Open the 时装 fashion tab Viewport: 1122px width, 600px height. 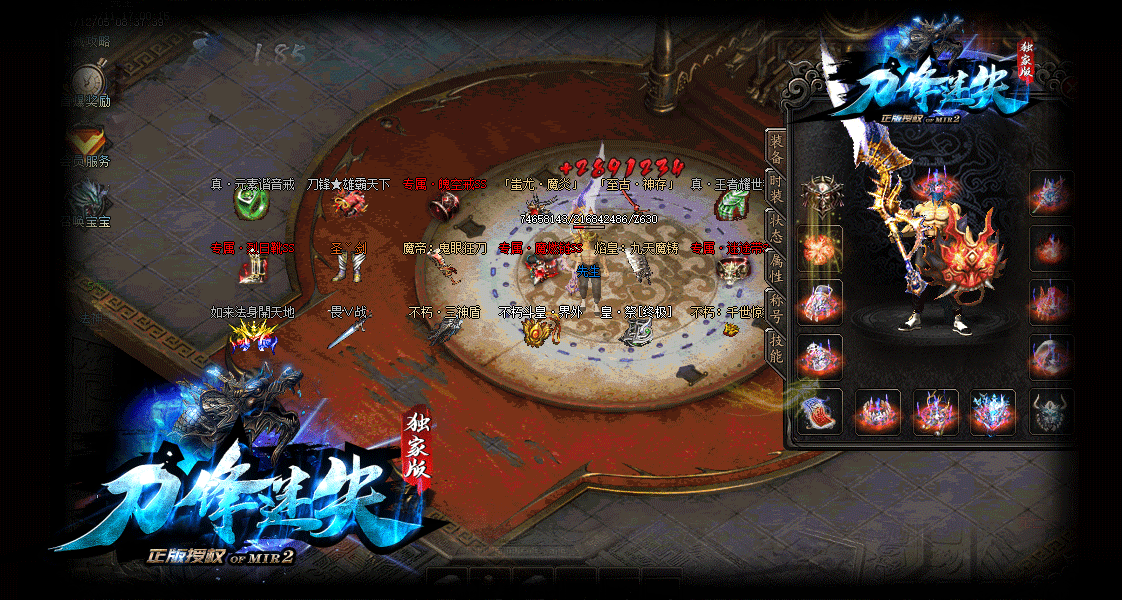click(x=776, y=187)
